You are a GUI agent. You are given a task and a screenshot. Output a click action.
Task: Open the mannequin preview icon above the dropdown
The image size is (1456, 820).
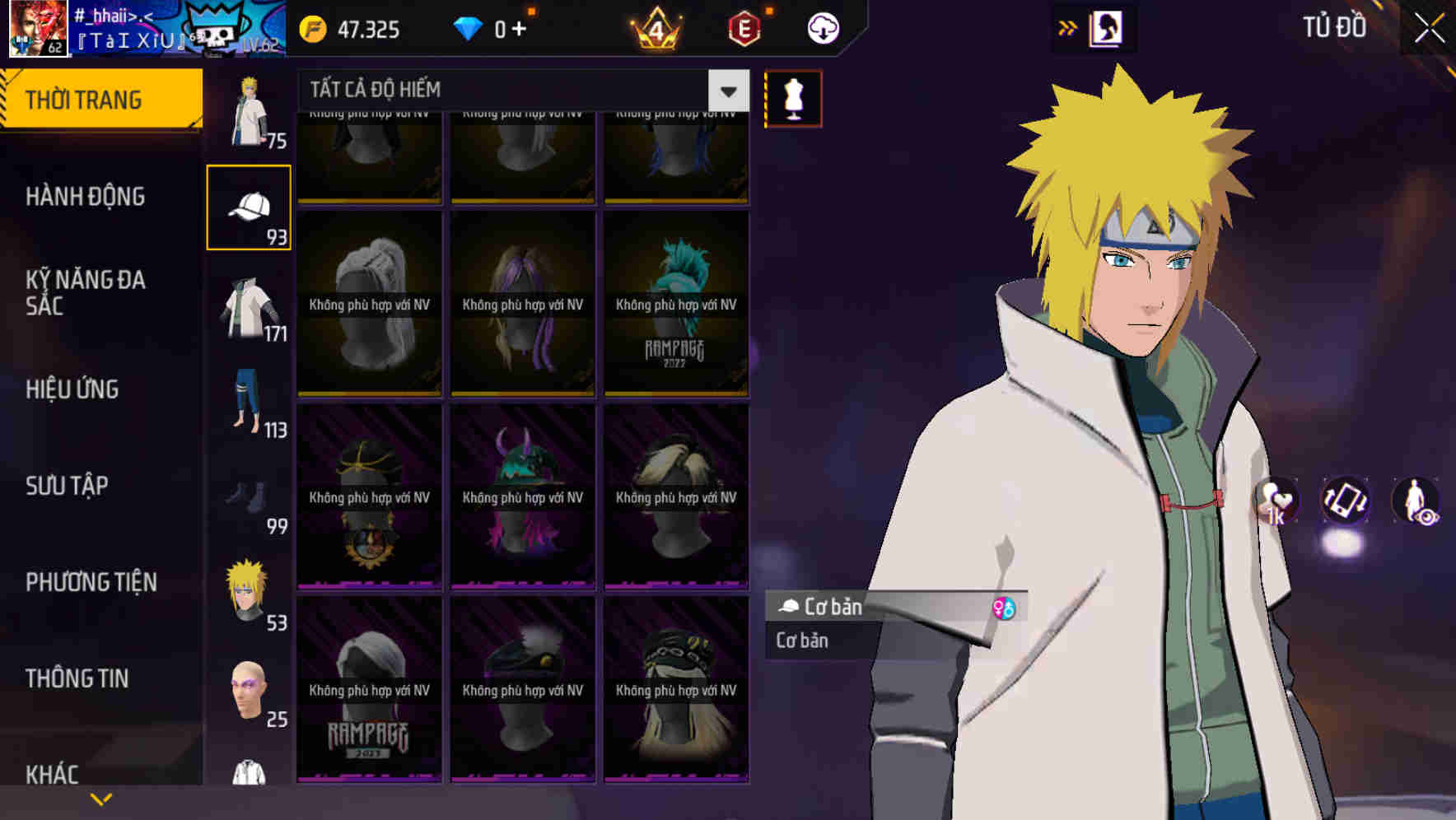click(x=793, y=98)
